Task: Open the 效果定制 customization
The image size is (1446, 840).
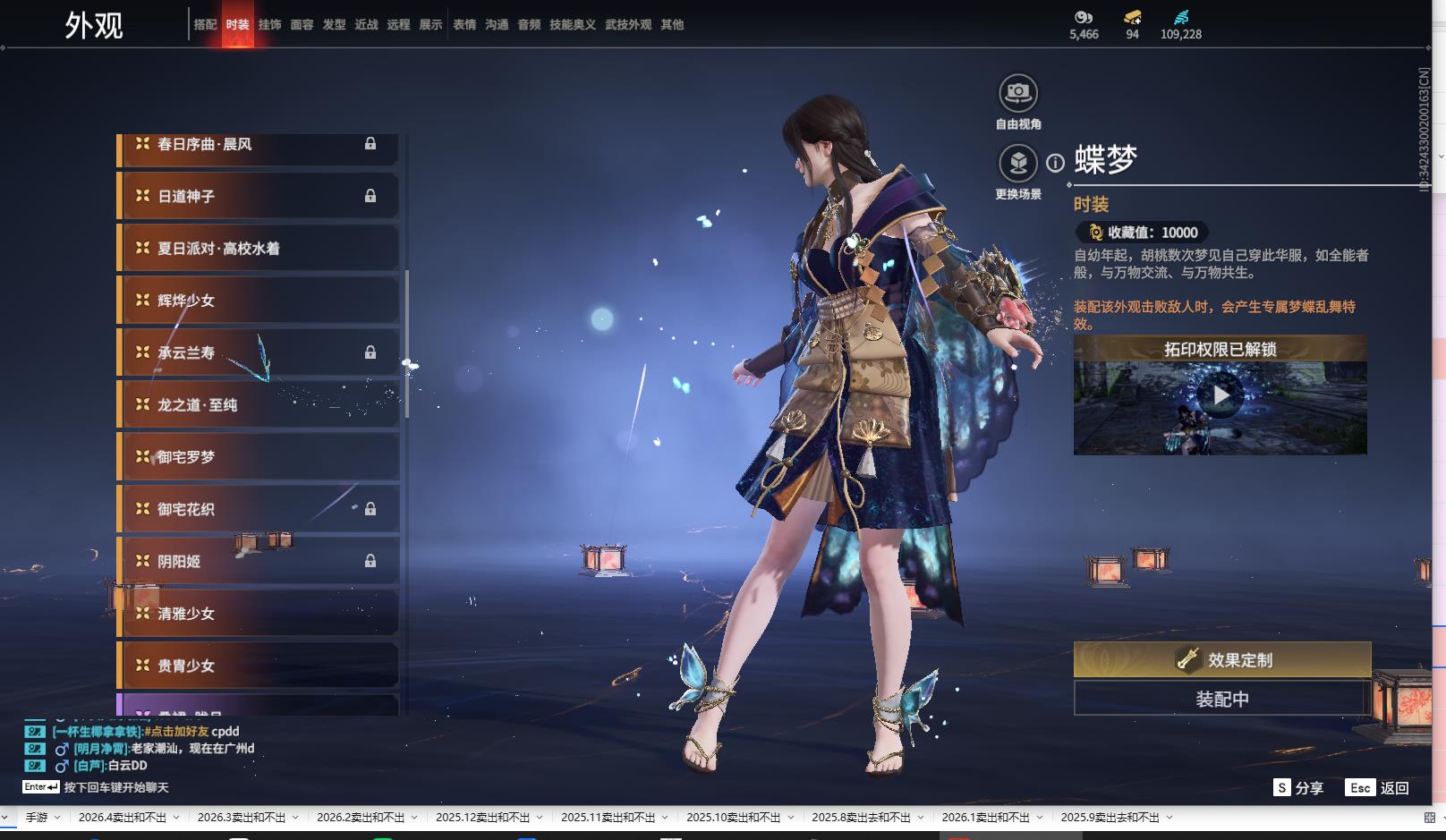Action: pyautogui.click(x=1221, y=660)
